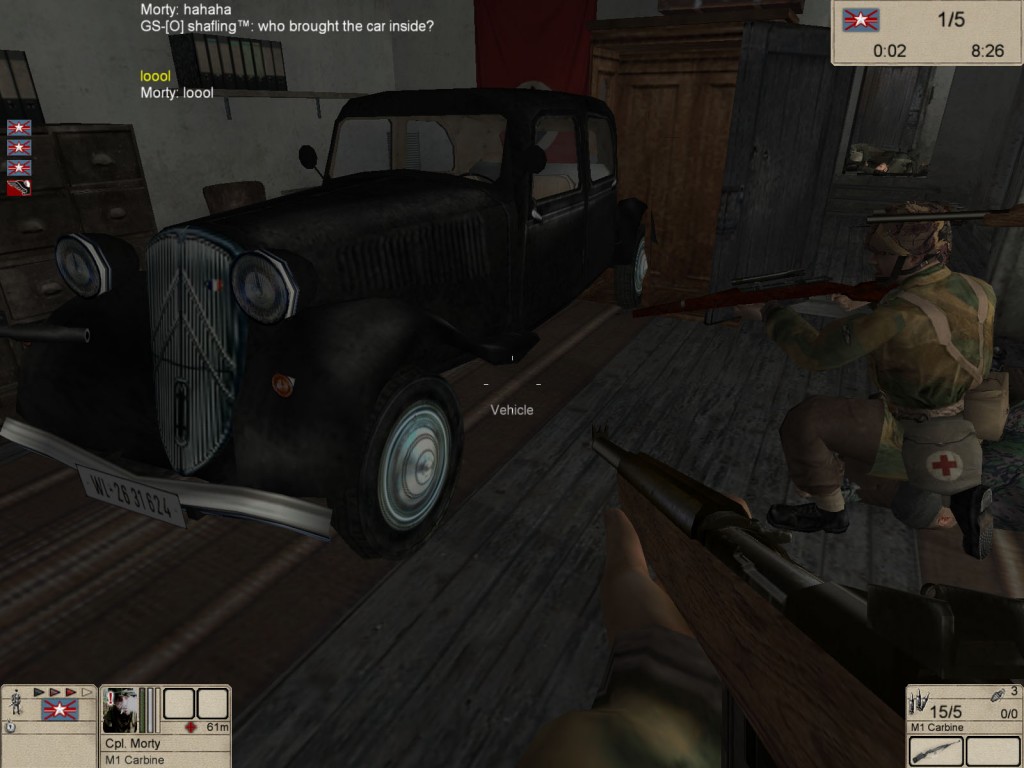Click the grenade icon in the ammo panel
Screen dimensions: 1024x768
click(x=998, y=693)
